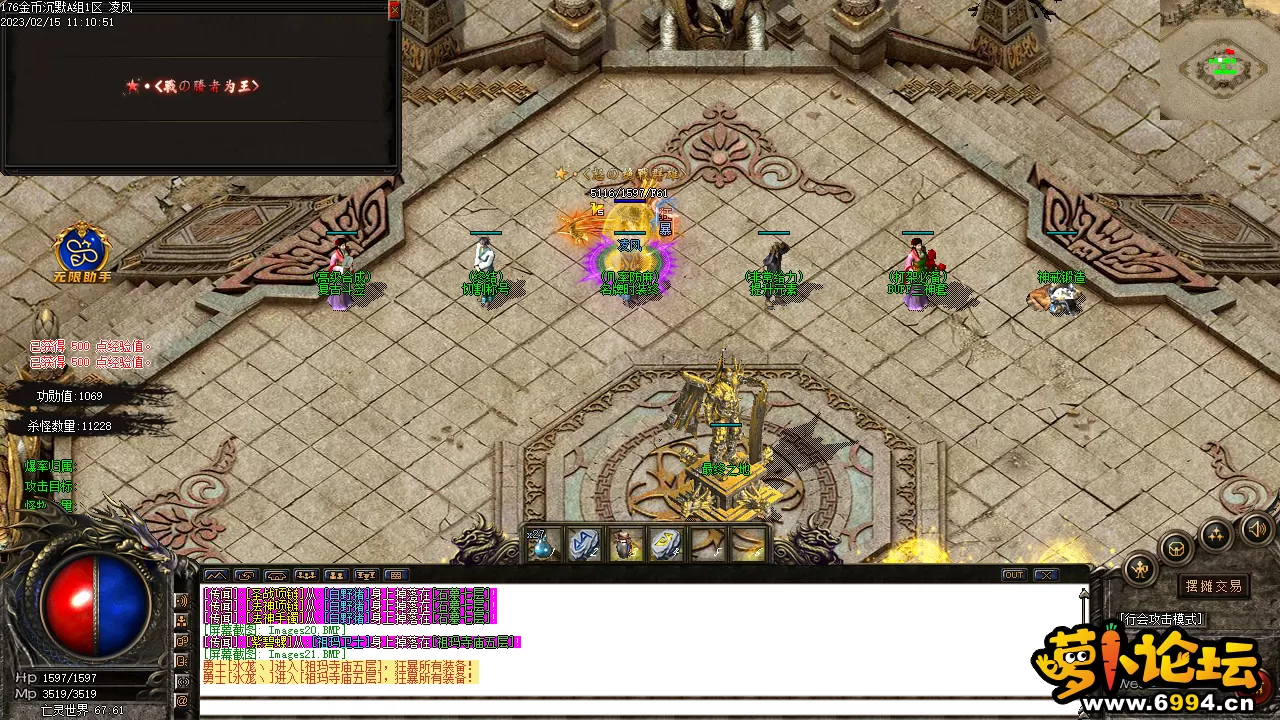Toggle the sound speaker icon
The height and width of the screenshot is (720, 1280).
[x=1255, y=527]
